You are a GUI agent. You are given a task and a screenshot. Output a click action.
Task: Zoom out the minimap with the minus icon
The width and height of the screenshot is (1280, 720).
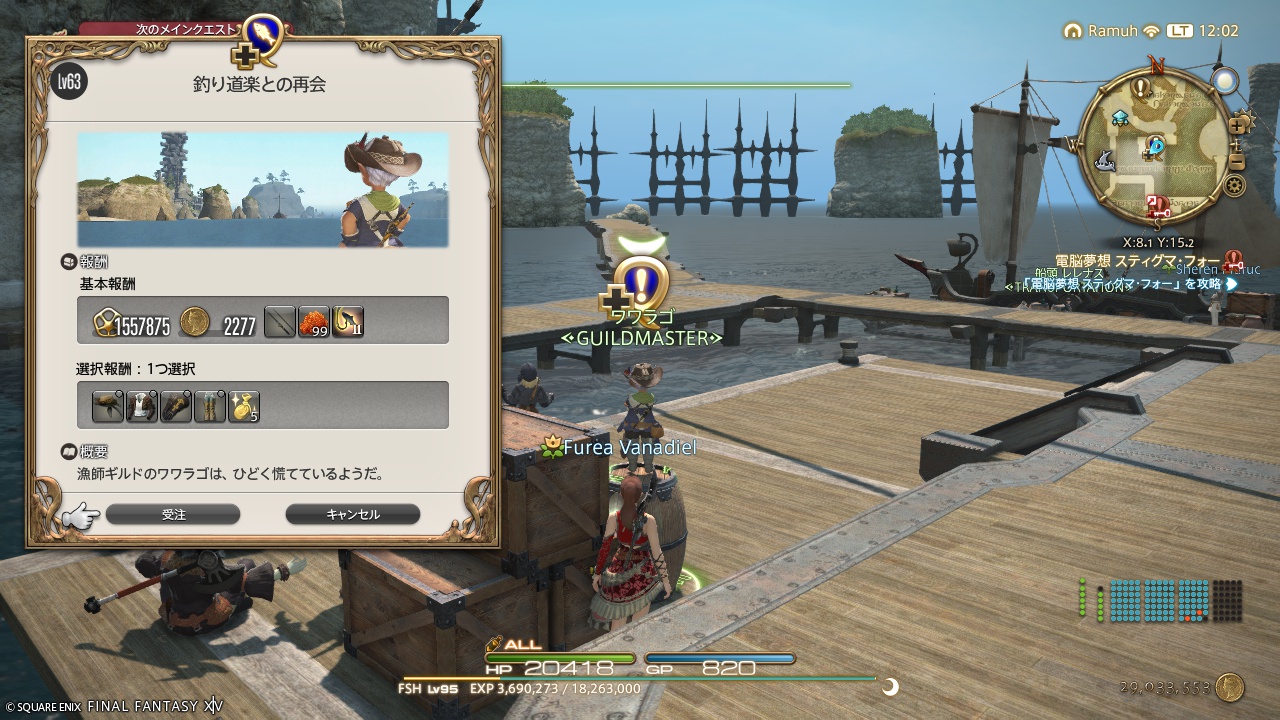[1237, 162]
